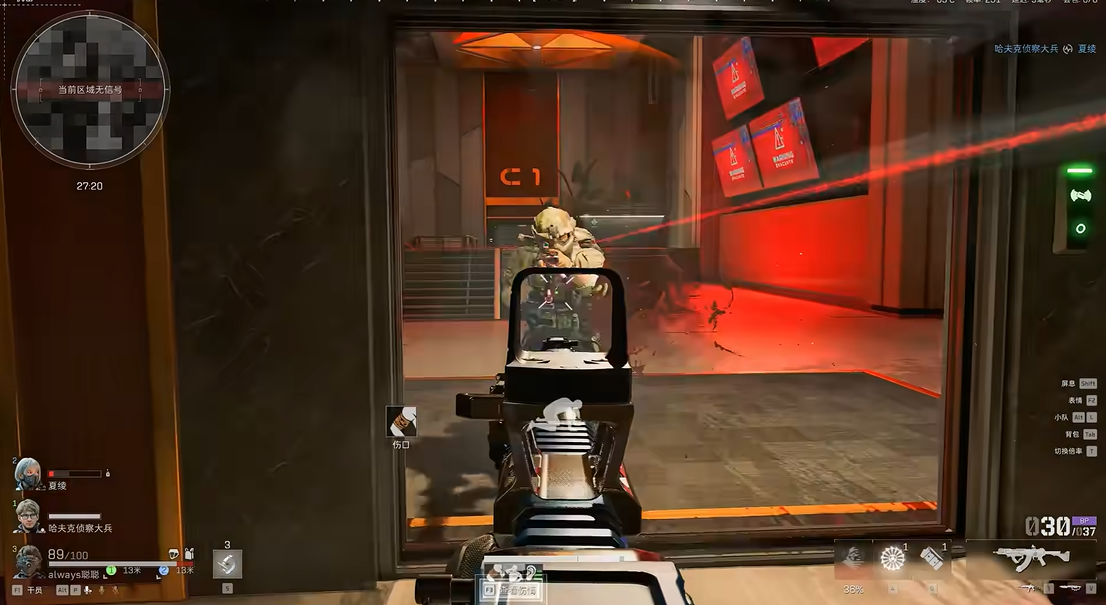Click the 夏绫 spectate name at top right
This screenshot has height=605, width=1106.
[1086, 48]
